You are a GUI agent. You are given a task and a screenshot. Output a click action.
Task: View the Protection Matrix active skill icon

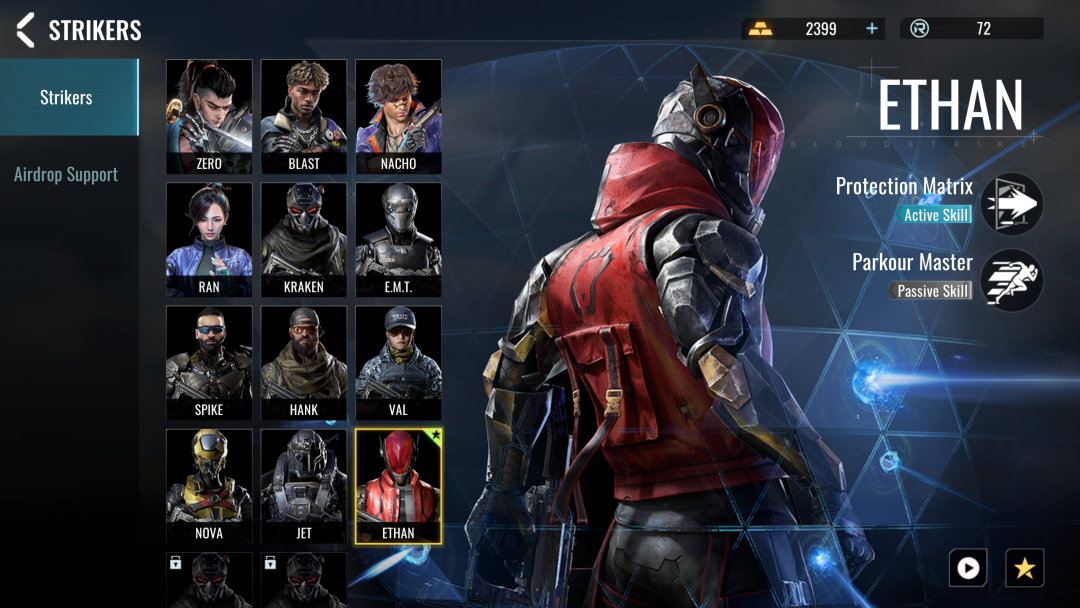[x=1012, y=204]
